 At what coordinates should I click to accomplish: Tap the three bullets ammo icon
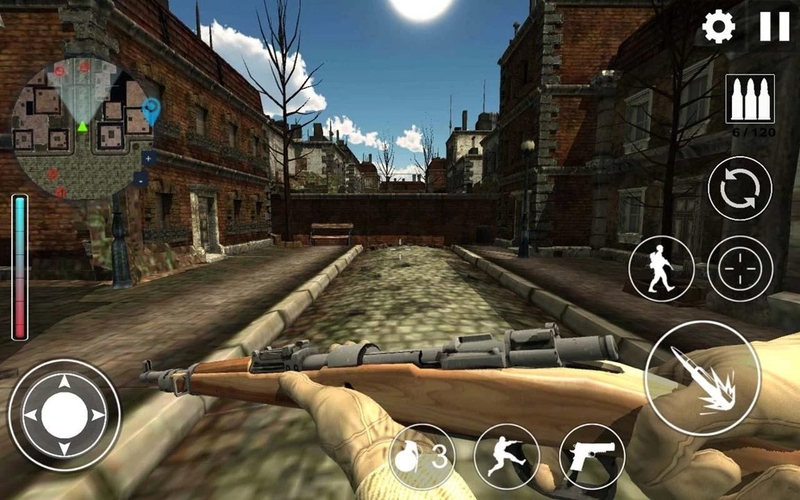749,100
